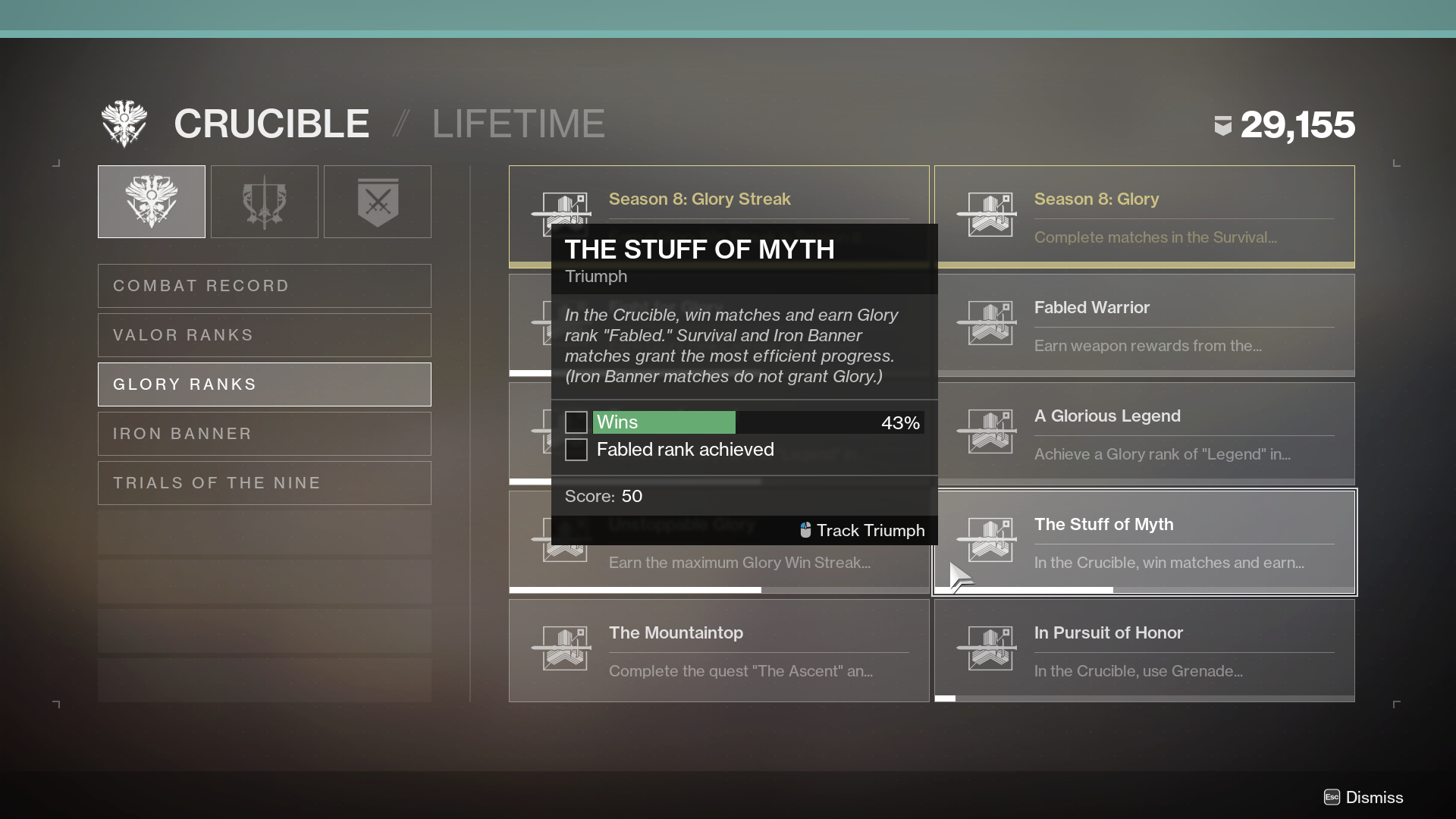Open the Fabled Warrior triumph

click(x=1144, y=325)
